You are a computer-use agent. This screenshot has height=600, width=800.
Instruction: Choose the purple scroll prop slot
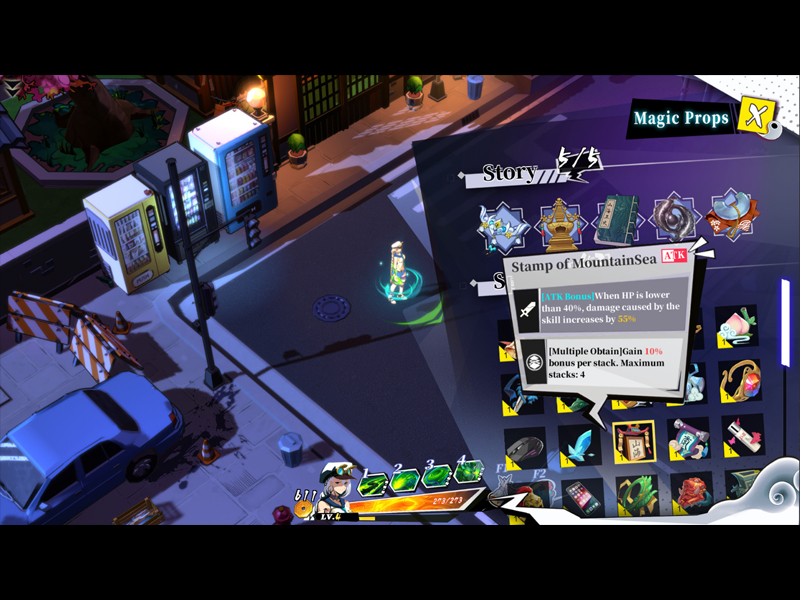(x=689, y=438)
